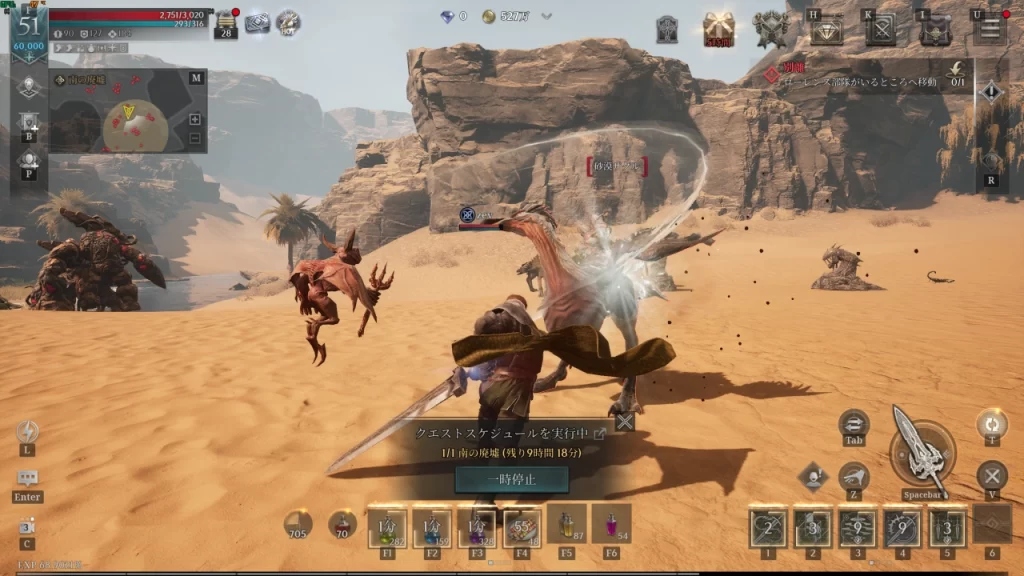Zoom out the minimap with minus button
Viewport: 1024px width, 576px height.
[x=194, y=138]
